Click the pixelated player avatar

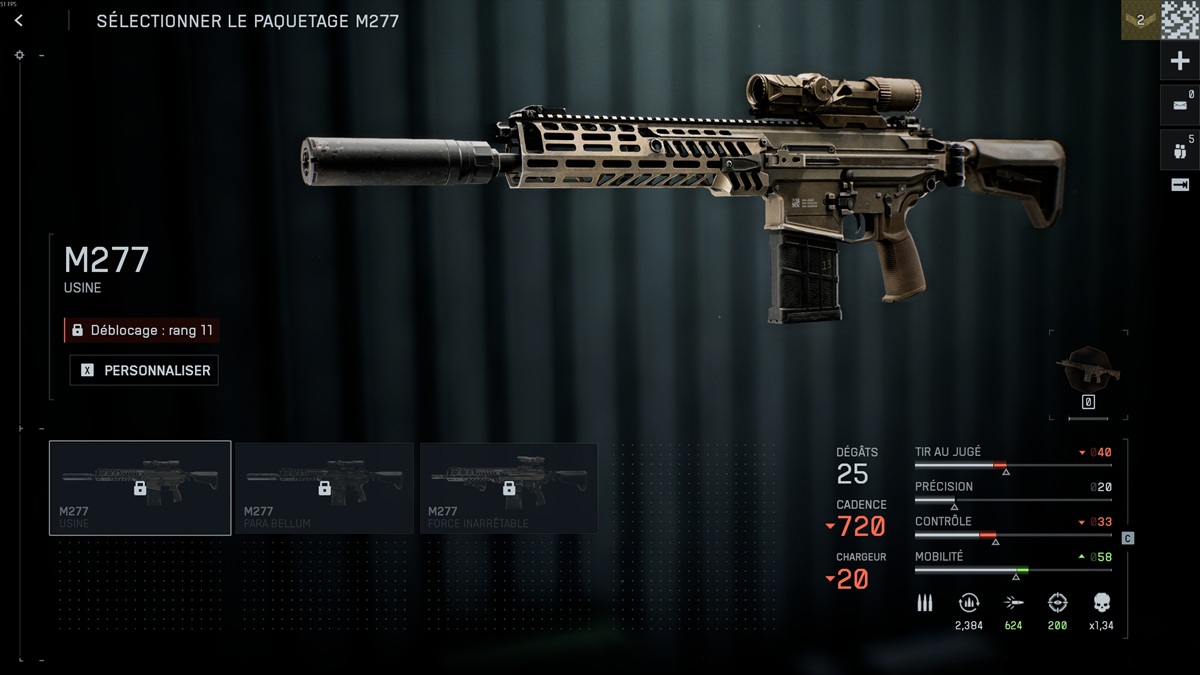click(1180, 20)
